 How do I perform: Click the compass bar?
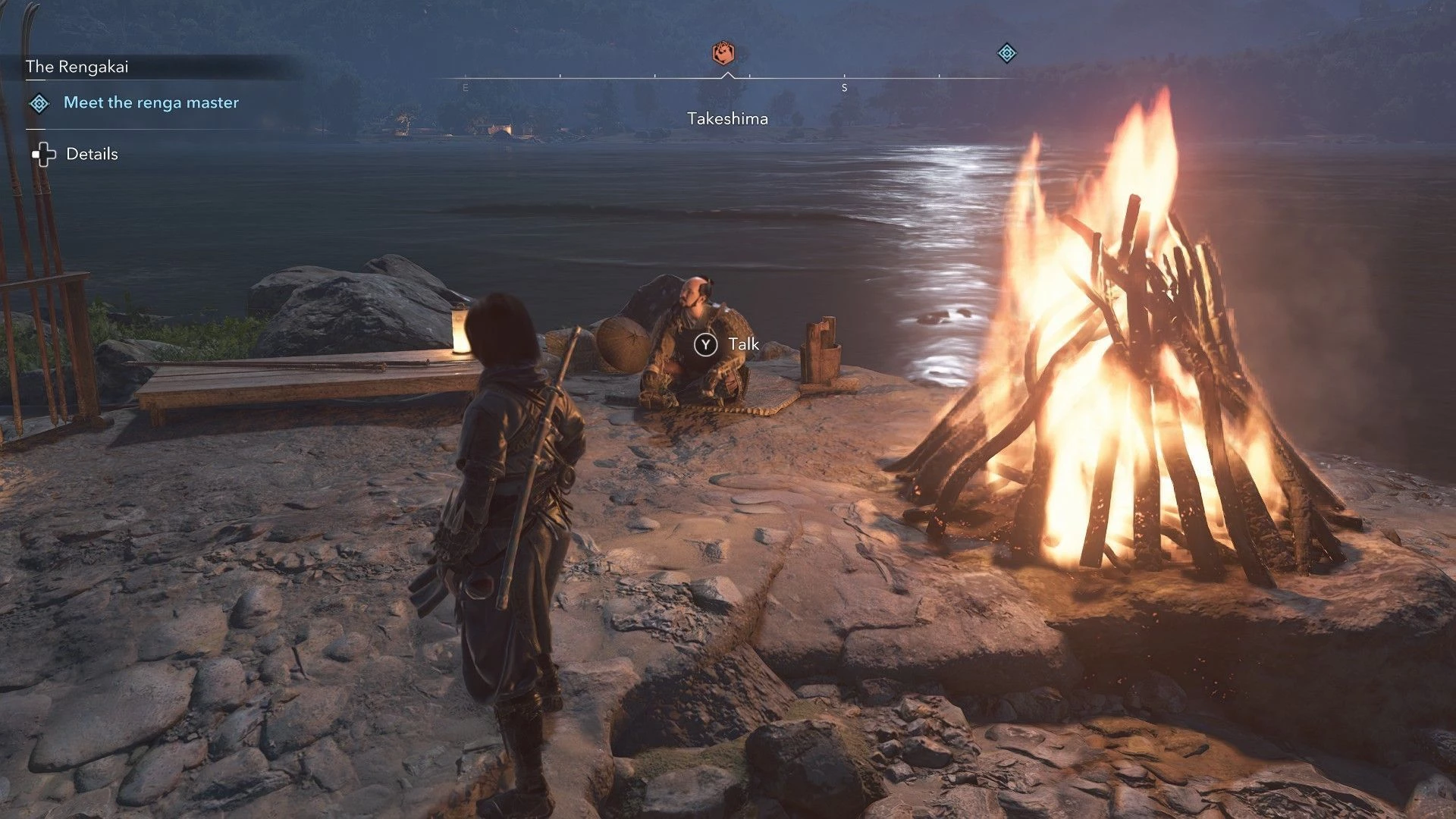(728, 78)
